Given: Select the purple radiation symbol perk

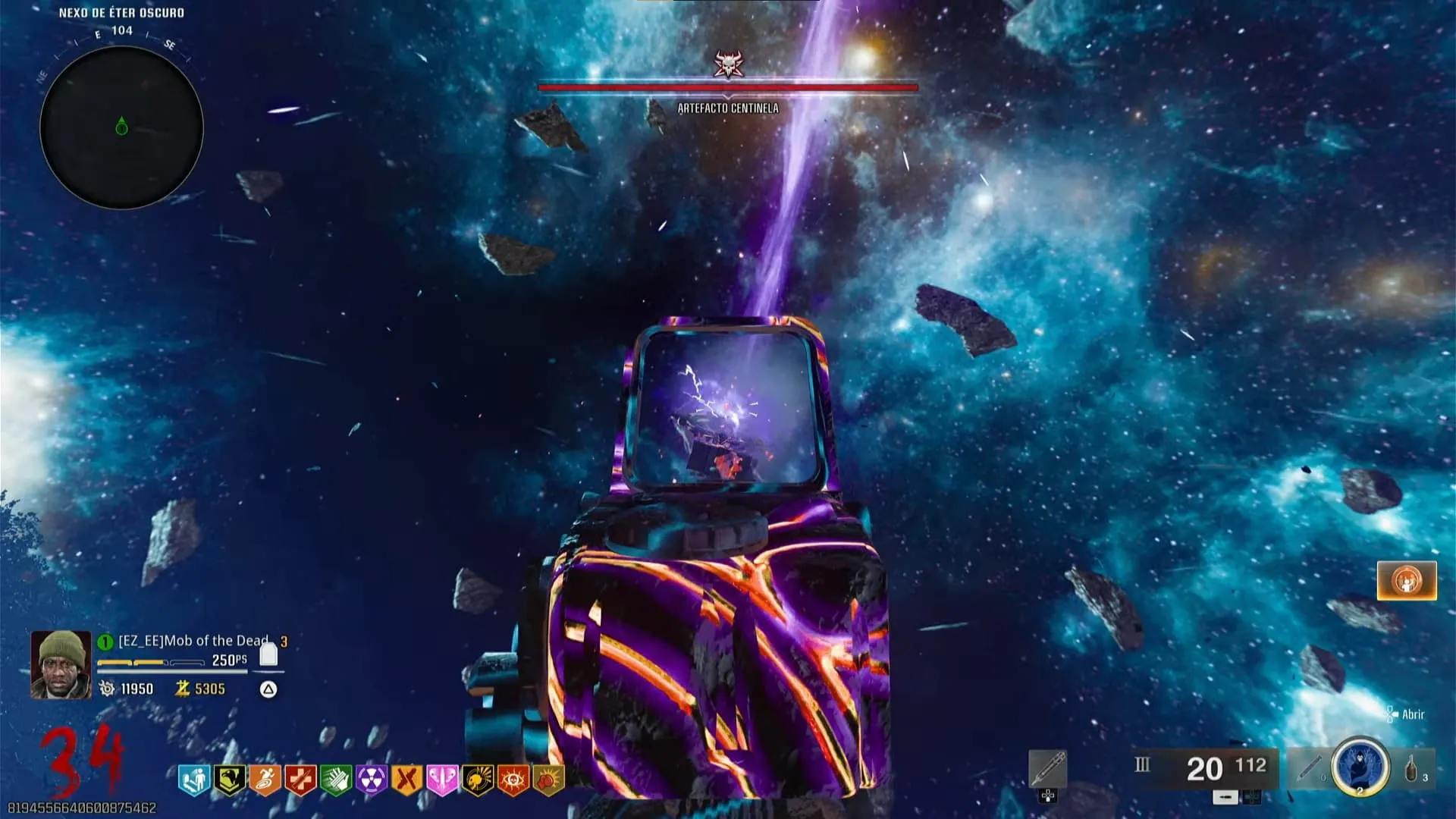Looking at the screenshot, I should click(372, 779).
